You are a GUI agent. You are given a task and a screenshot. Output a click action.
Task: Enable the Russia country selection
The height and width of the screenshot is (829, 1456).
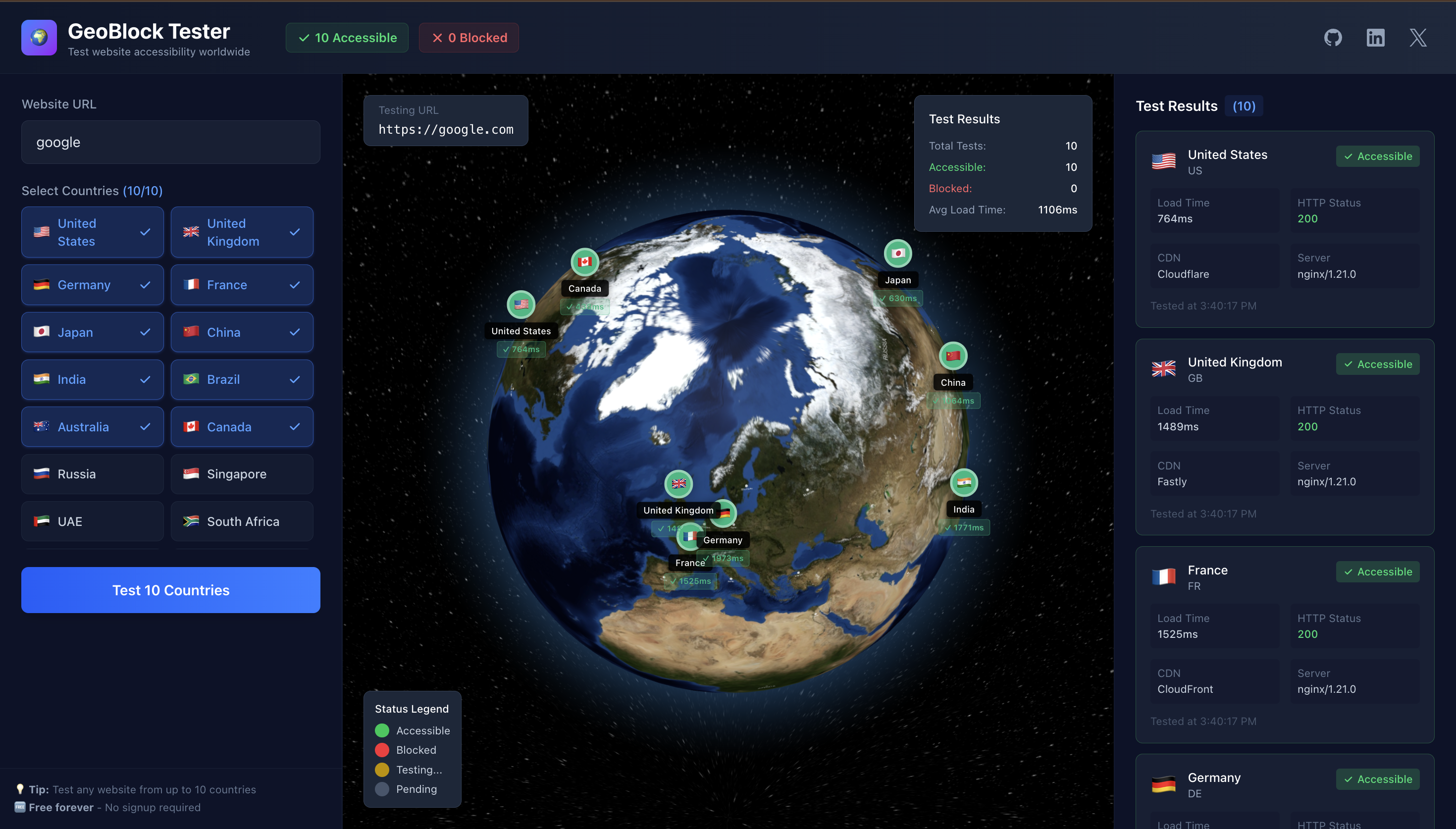tap(92, 474)
